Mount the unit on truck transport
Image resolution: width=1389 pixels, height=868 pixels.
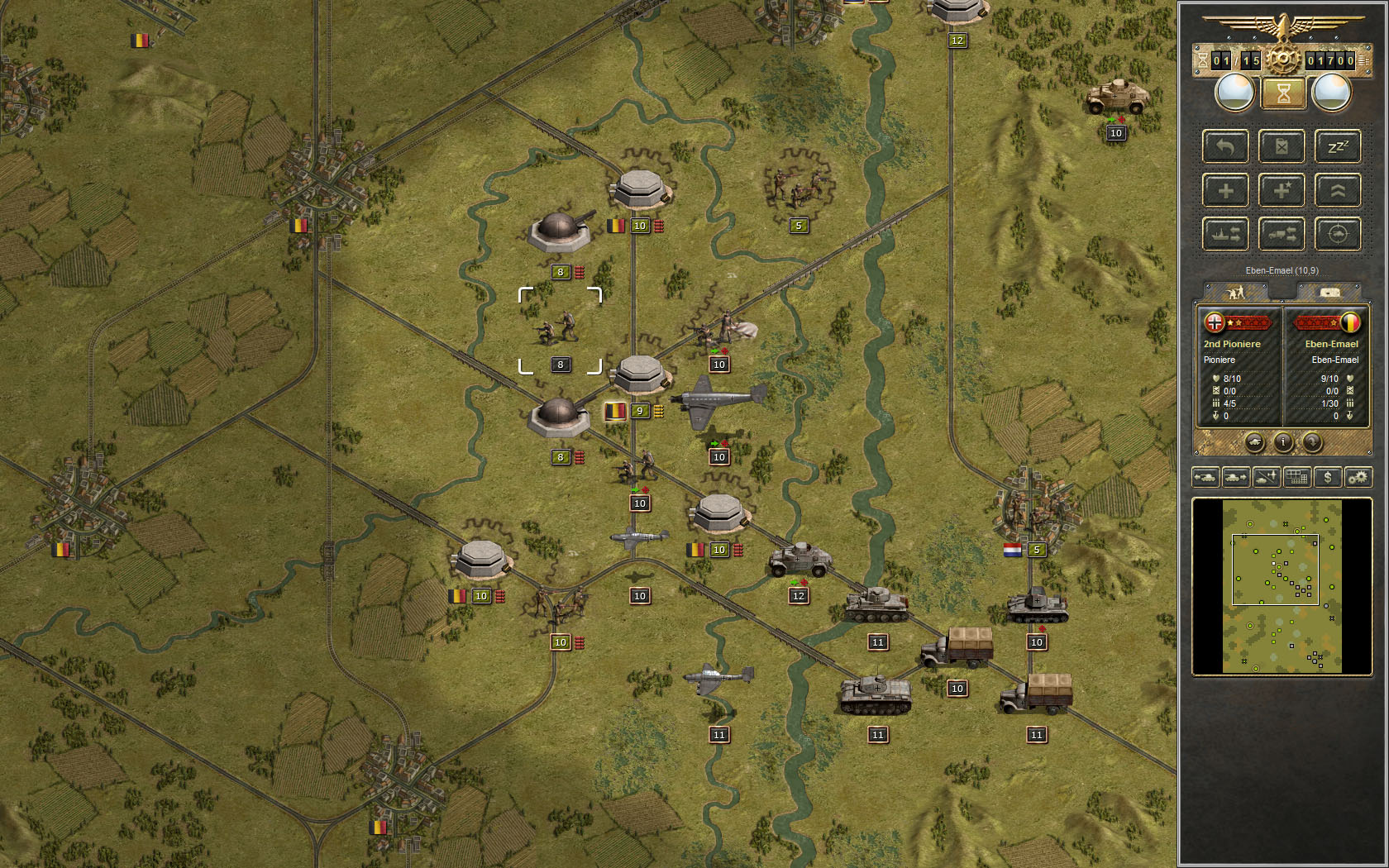coord(1282,234)
